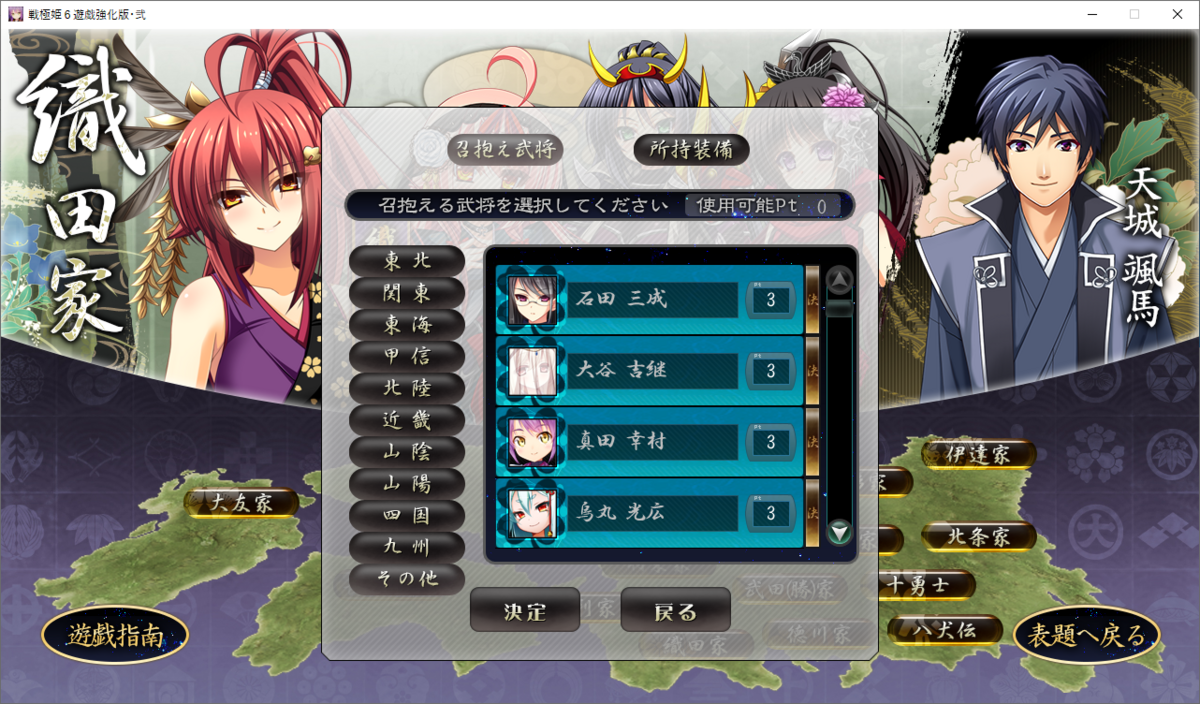
Task: Select general 石田 三成
Action: point(650,299)
